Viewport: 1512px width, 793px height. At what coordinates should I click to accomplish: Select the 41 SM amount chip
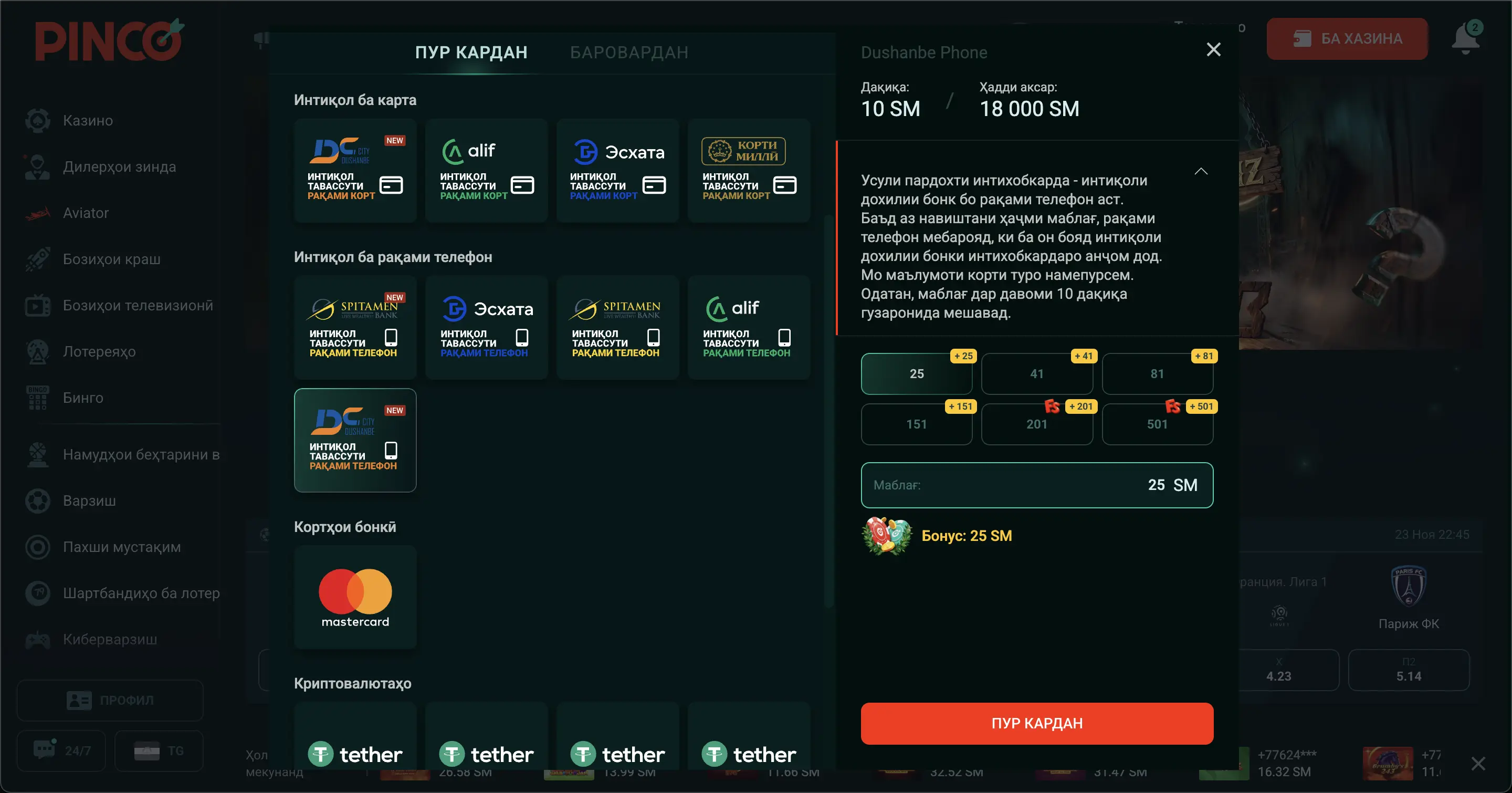coord(1037,374)
